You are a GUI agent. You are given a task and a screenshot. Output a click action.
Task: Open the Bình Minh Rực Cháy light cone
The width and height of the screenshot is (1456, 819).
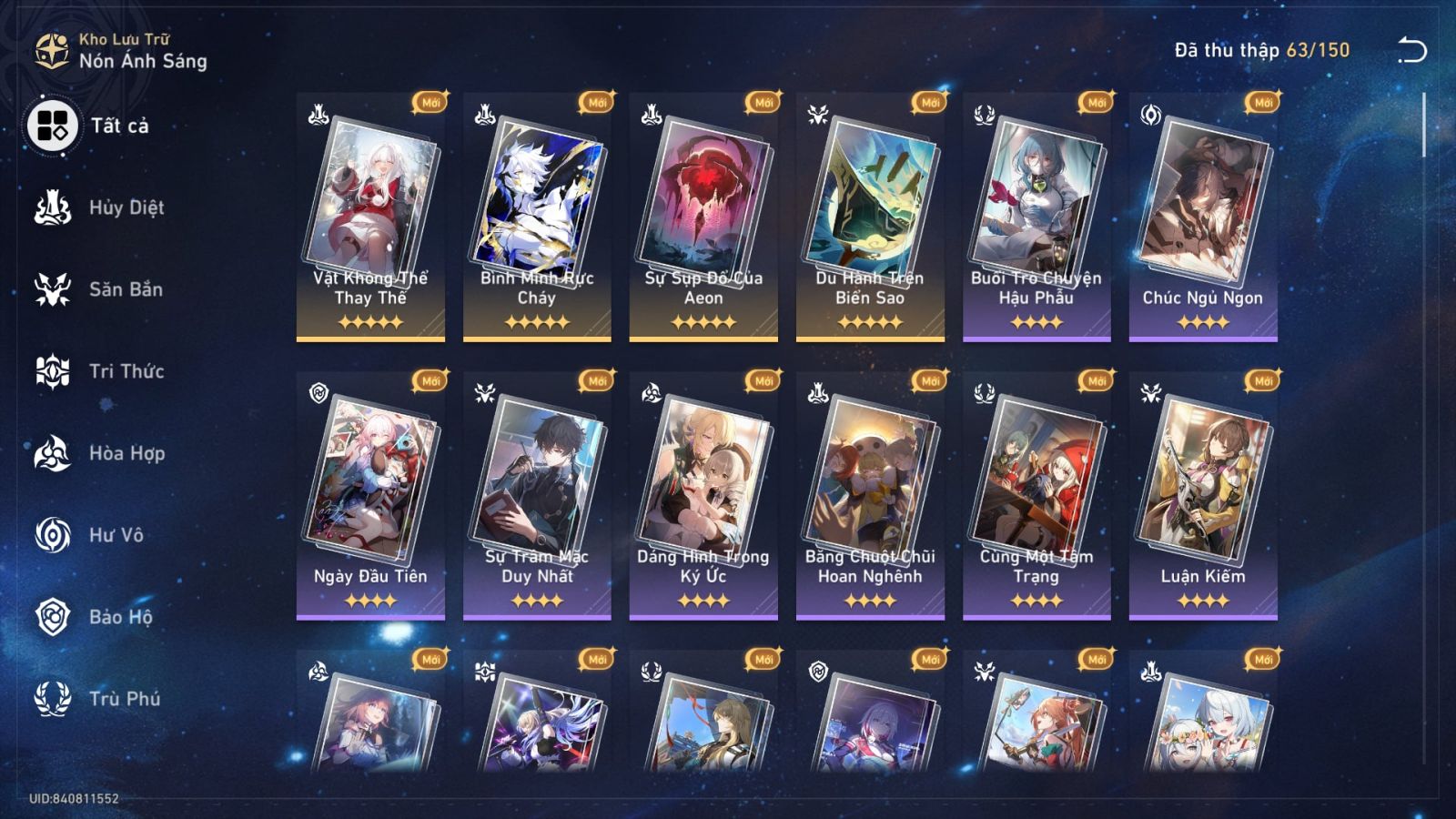tap(537, 209)
